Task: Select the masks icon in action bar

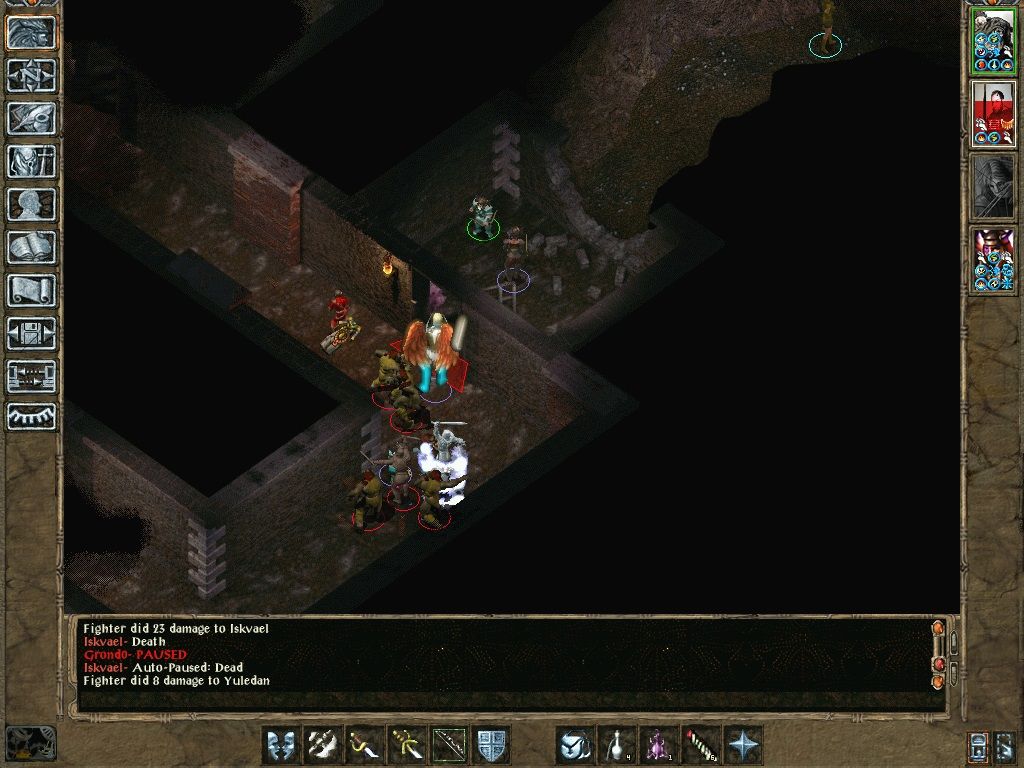Action: (281, 745)
